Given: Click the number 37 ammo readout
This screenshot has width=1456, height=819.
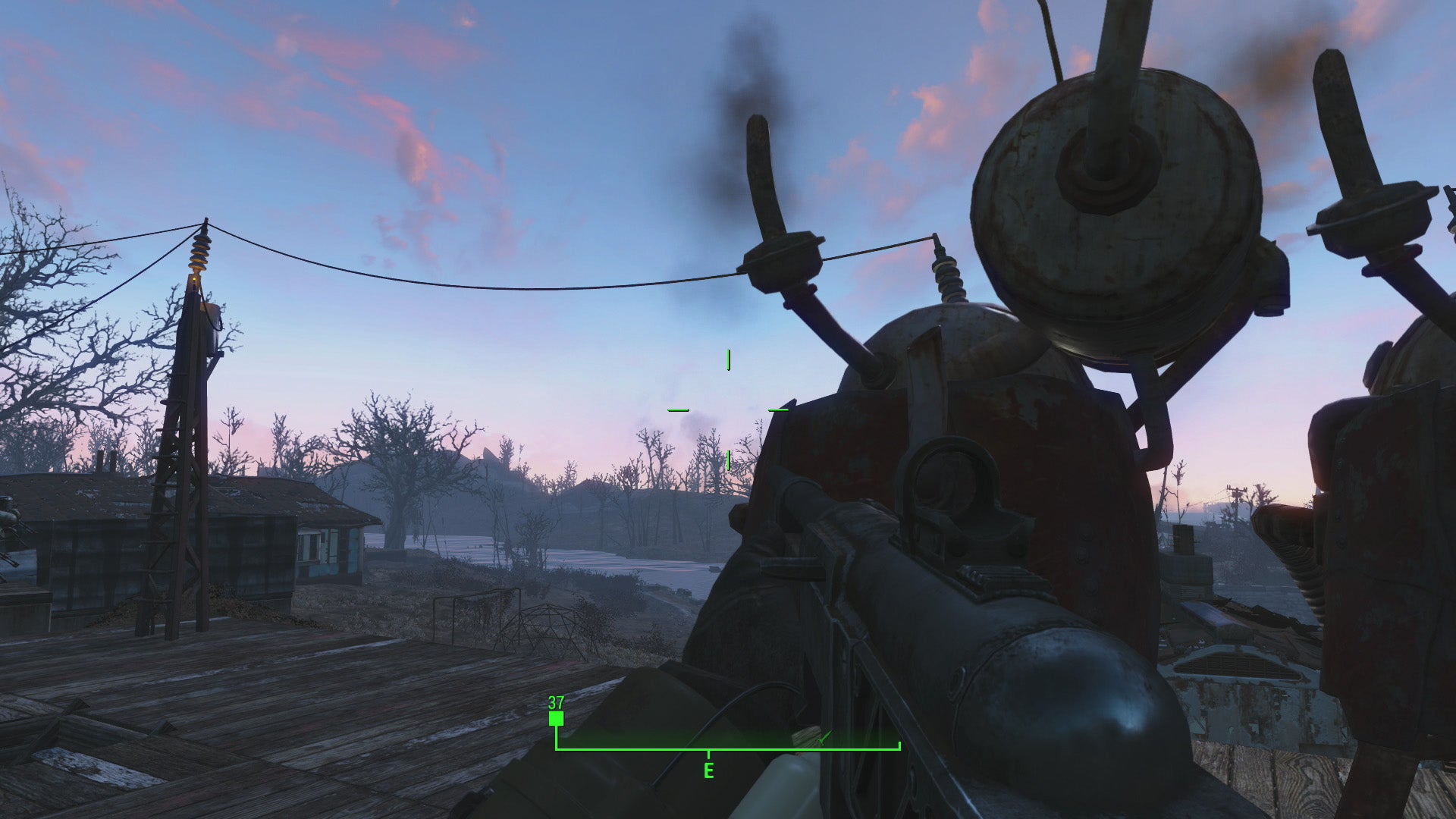Looking at the screenshot, I should click(556, 704).
